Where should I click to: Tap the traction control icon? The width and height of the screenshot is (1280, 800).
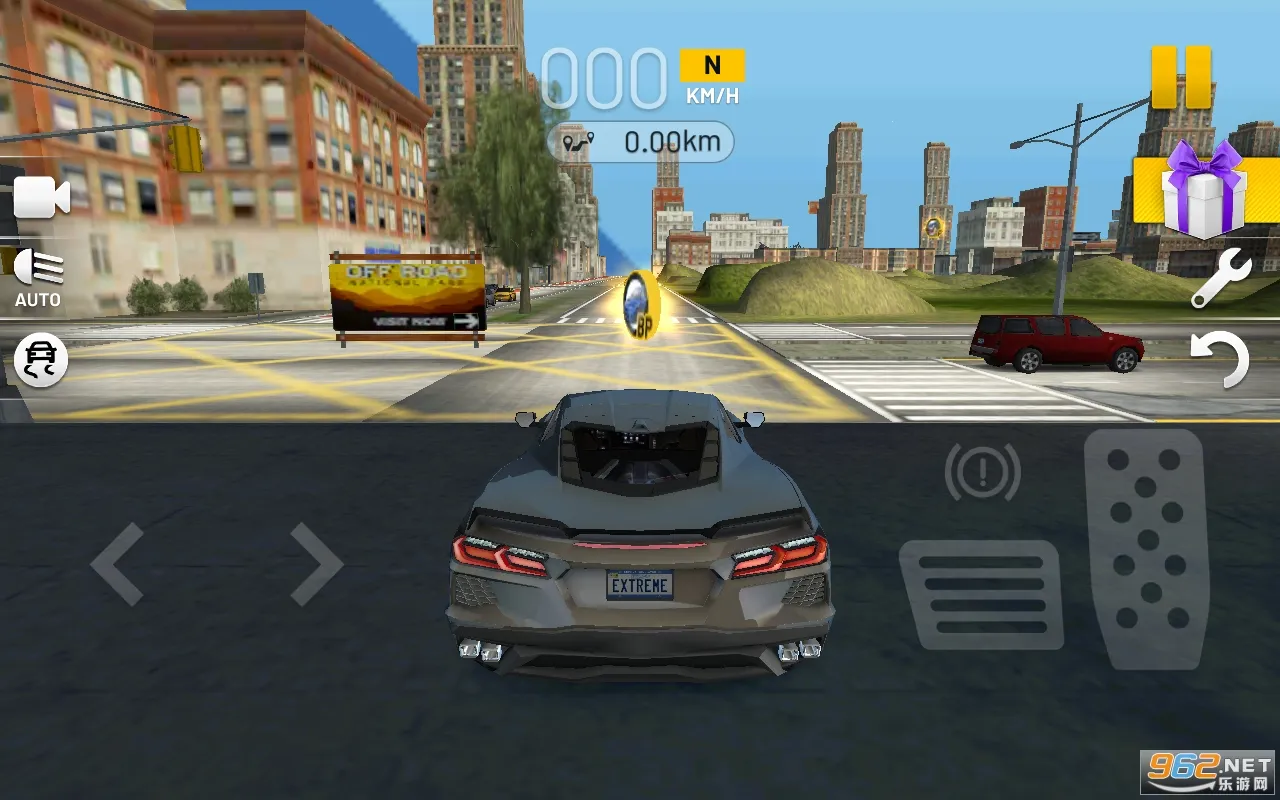tap(40, 361)
